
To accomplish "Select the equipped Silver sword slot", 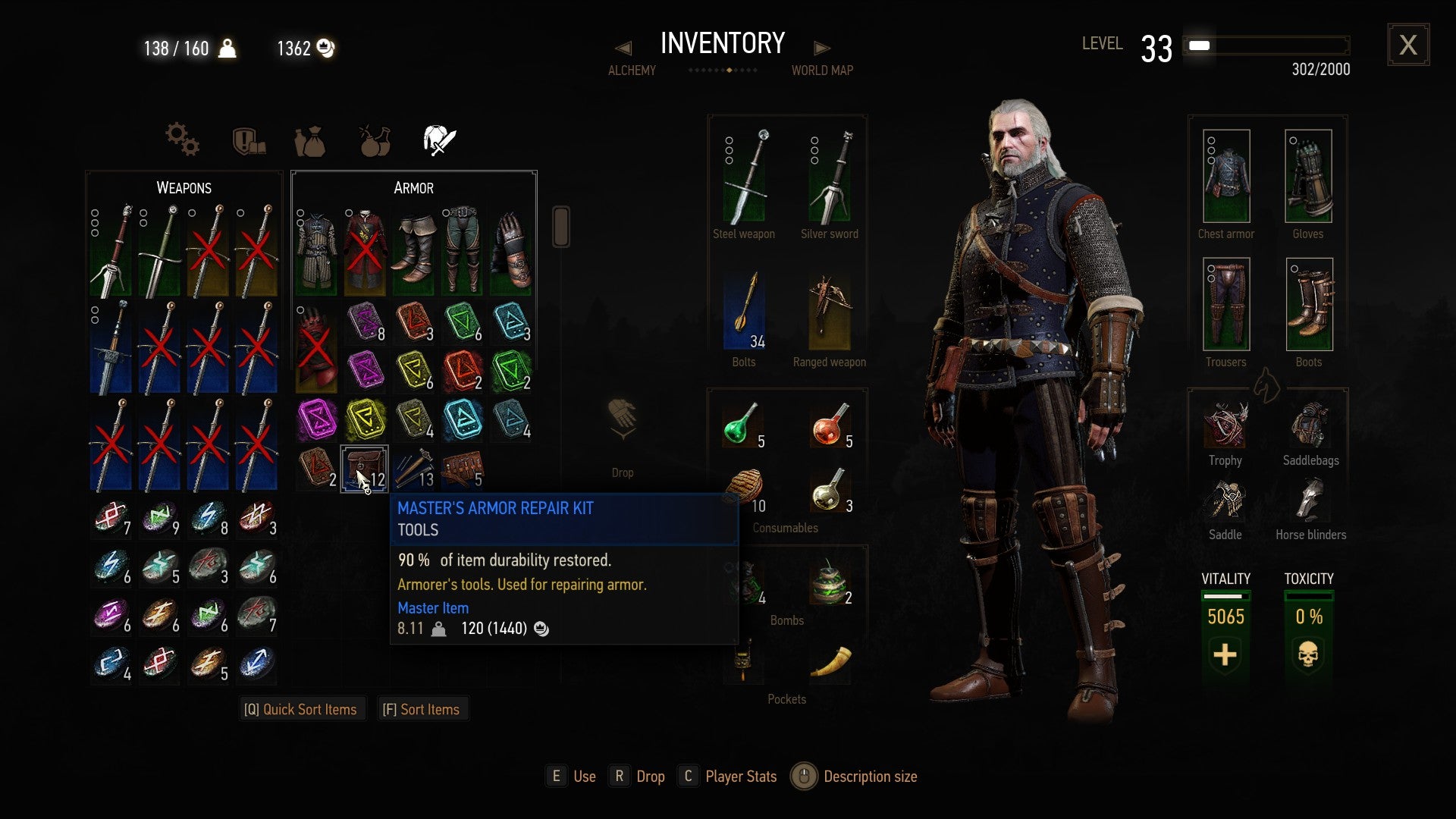I will (x=830, y=176).
